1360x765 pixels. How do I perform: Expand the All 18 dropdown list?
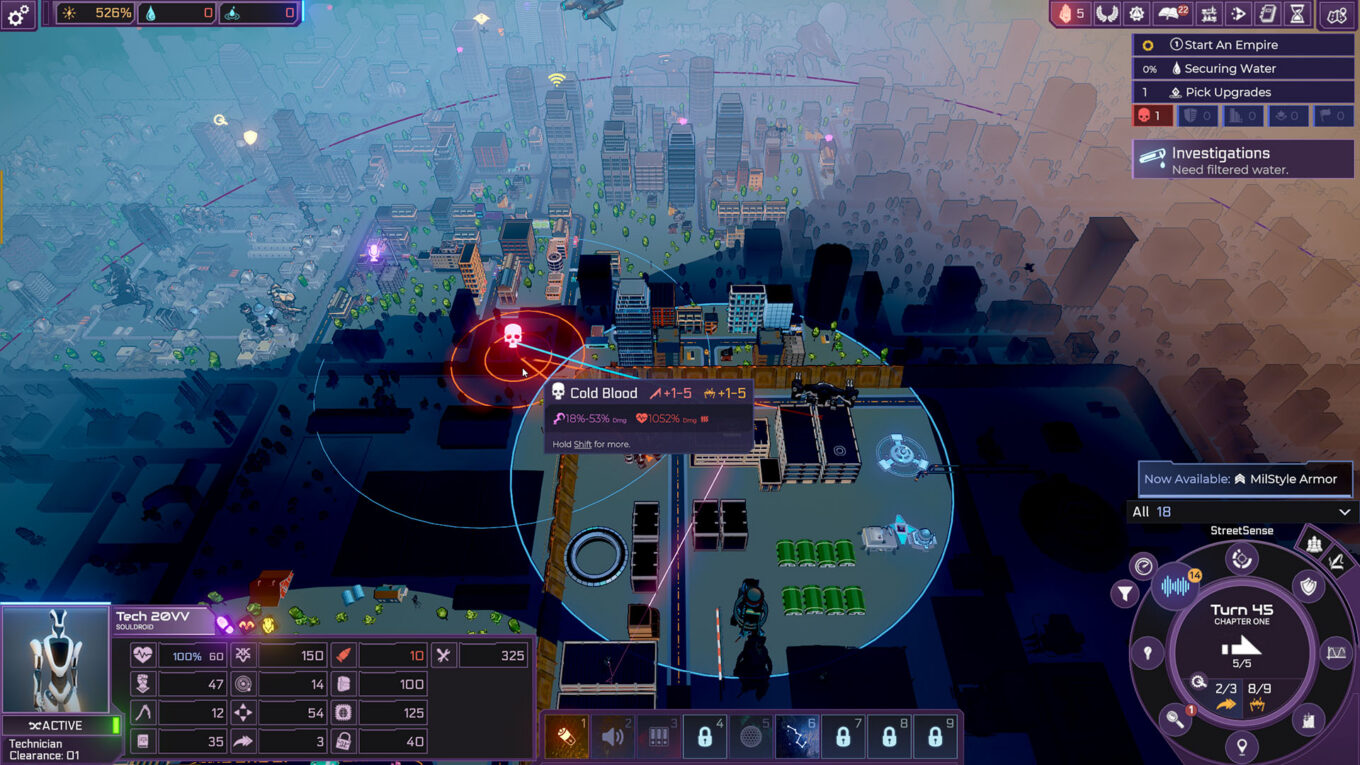pyautogui.click(x=1243, y=511)
